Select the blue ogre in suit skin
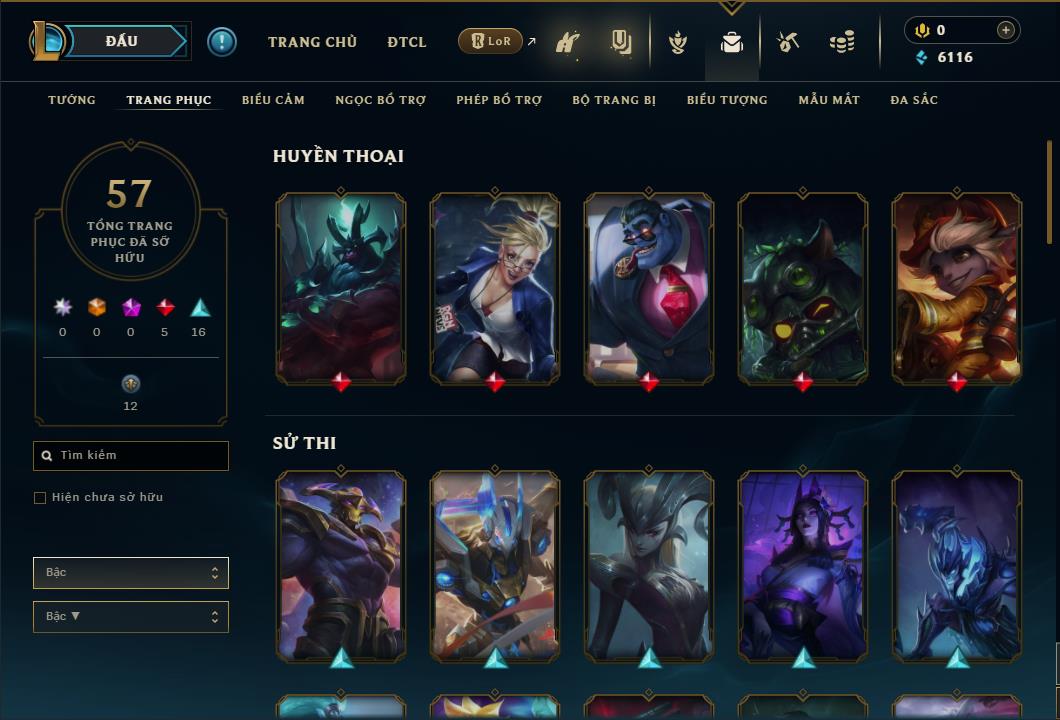 (649, 286)
